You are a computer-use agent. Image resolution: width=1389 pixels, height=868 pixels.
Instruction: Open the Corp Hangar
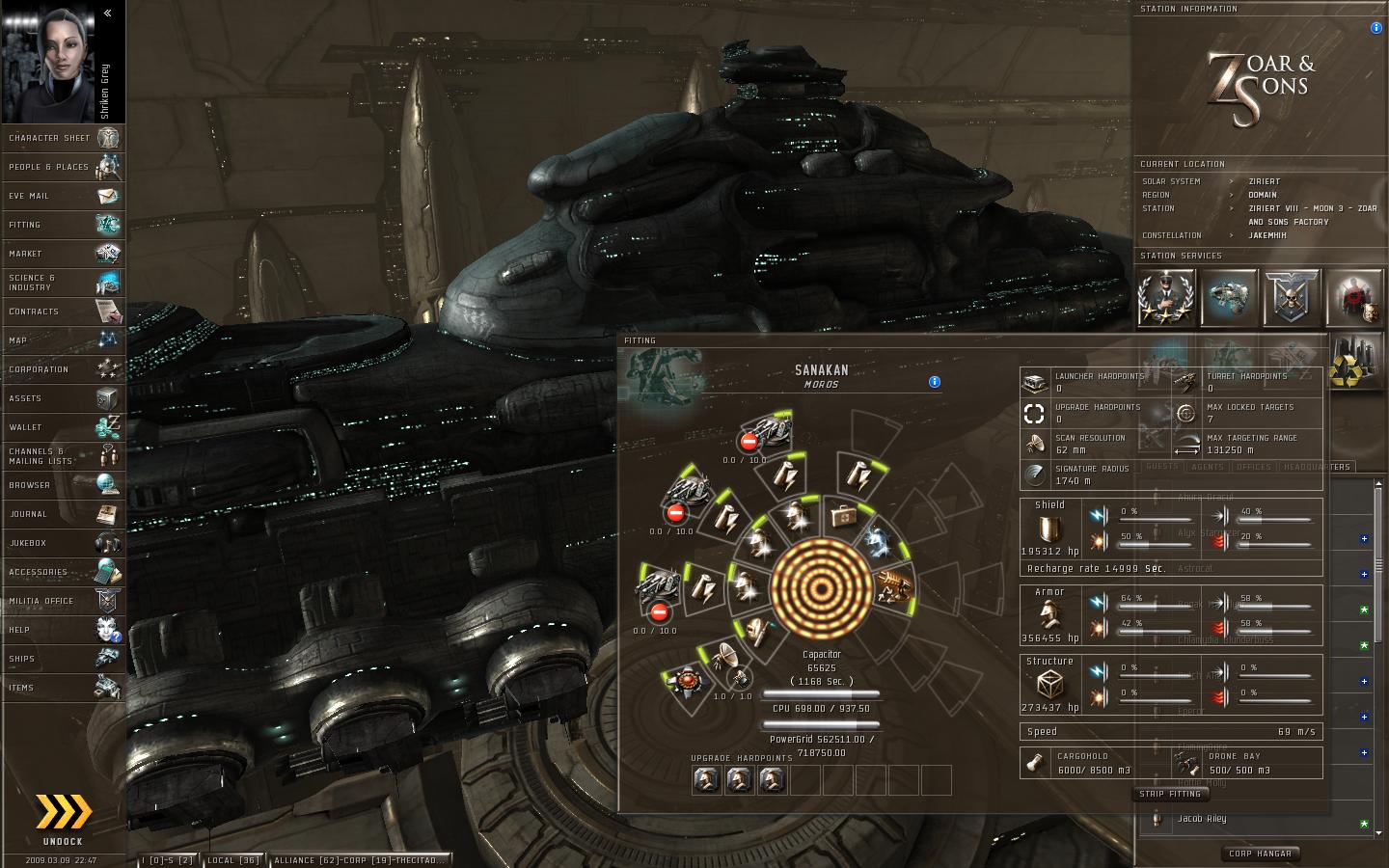(x=1260, y=854)
